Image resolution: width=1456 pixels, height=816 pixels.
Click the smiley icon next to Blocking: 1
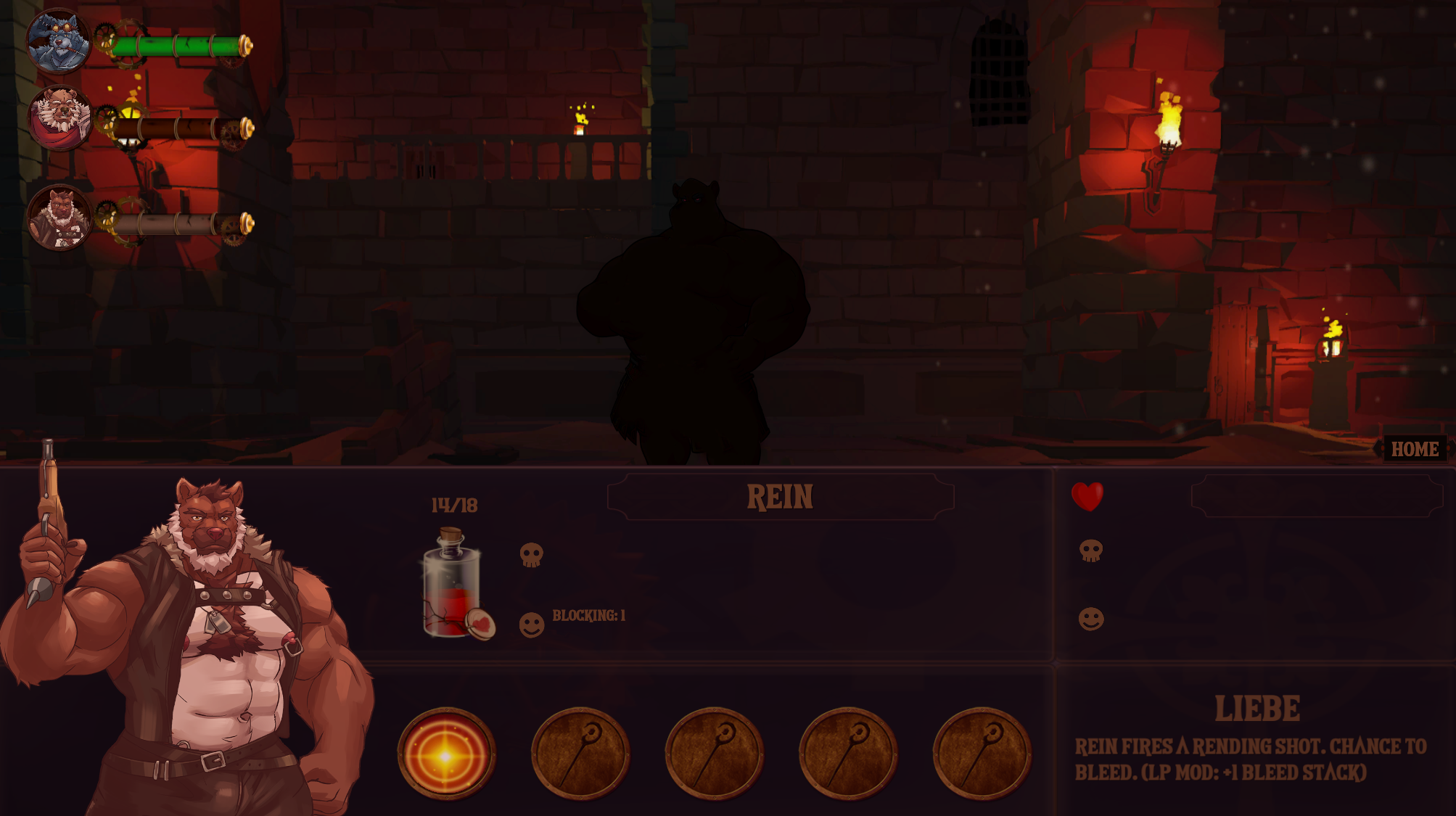[x=530, y=624]
